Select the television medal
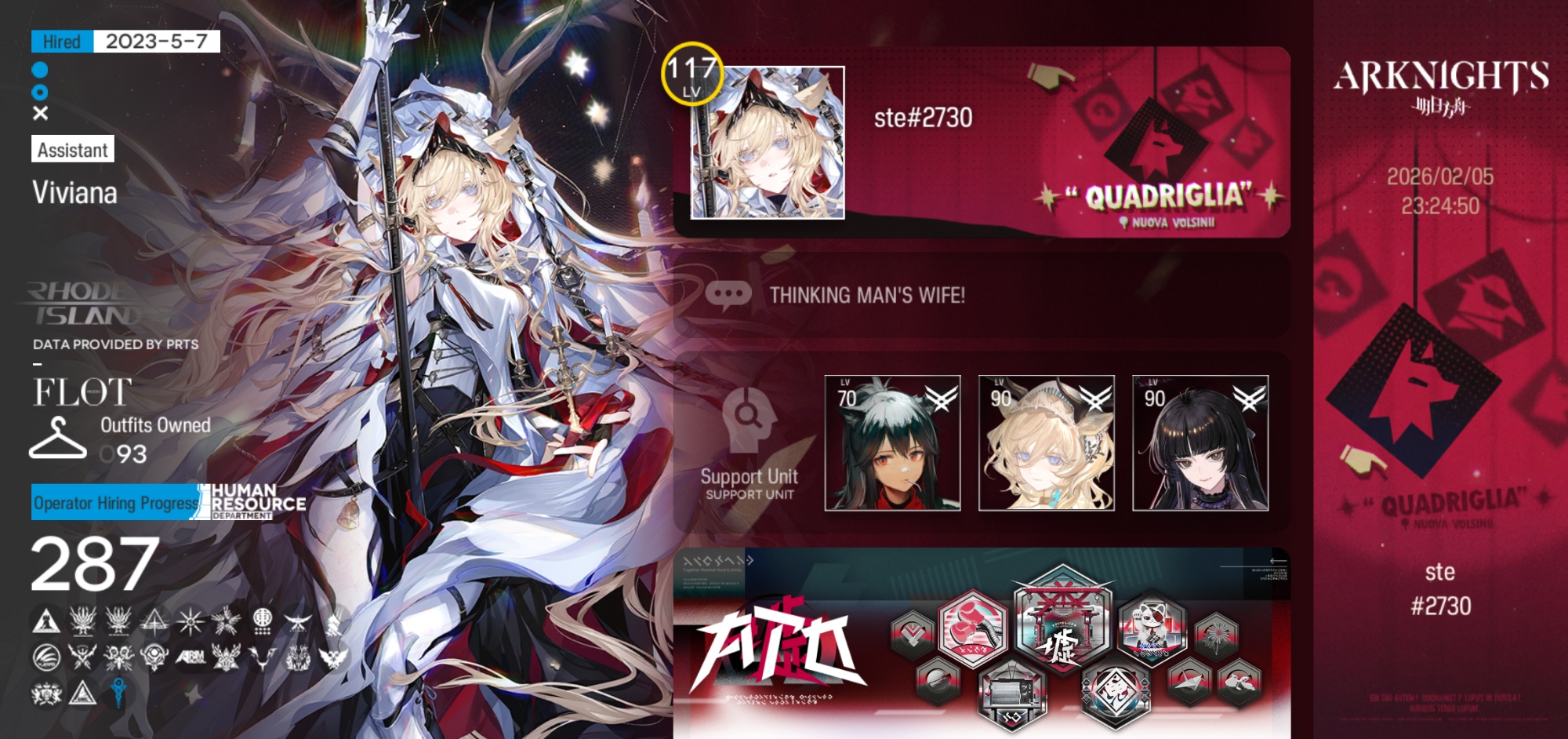Viewport: 1568px width, 739px height. pyautogui.click(x=1011, y=694)
